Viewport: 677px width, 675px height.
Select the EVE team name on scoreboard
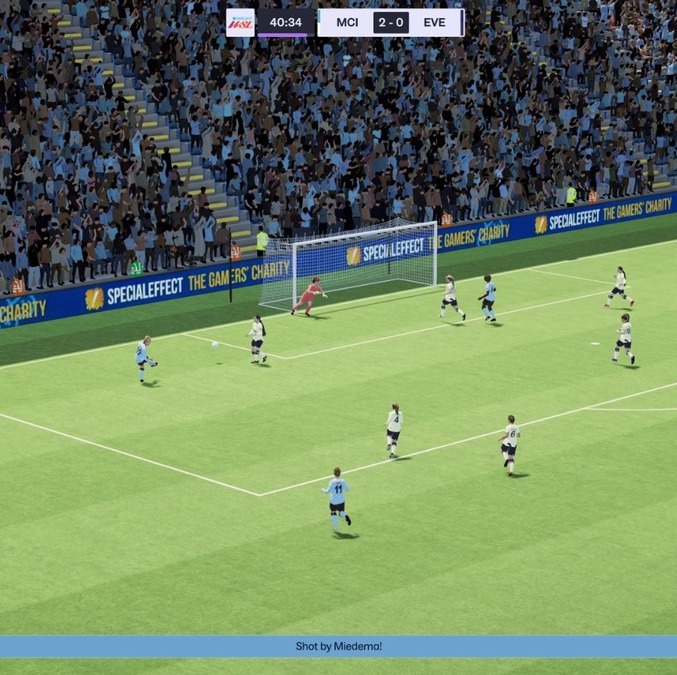click(x=434, y=22)
